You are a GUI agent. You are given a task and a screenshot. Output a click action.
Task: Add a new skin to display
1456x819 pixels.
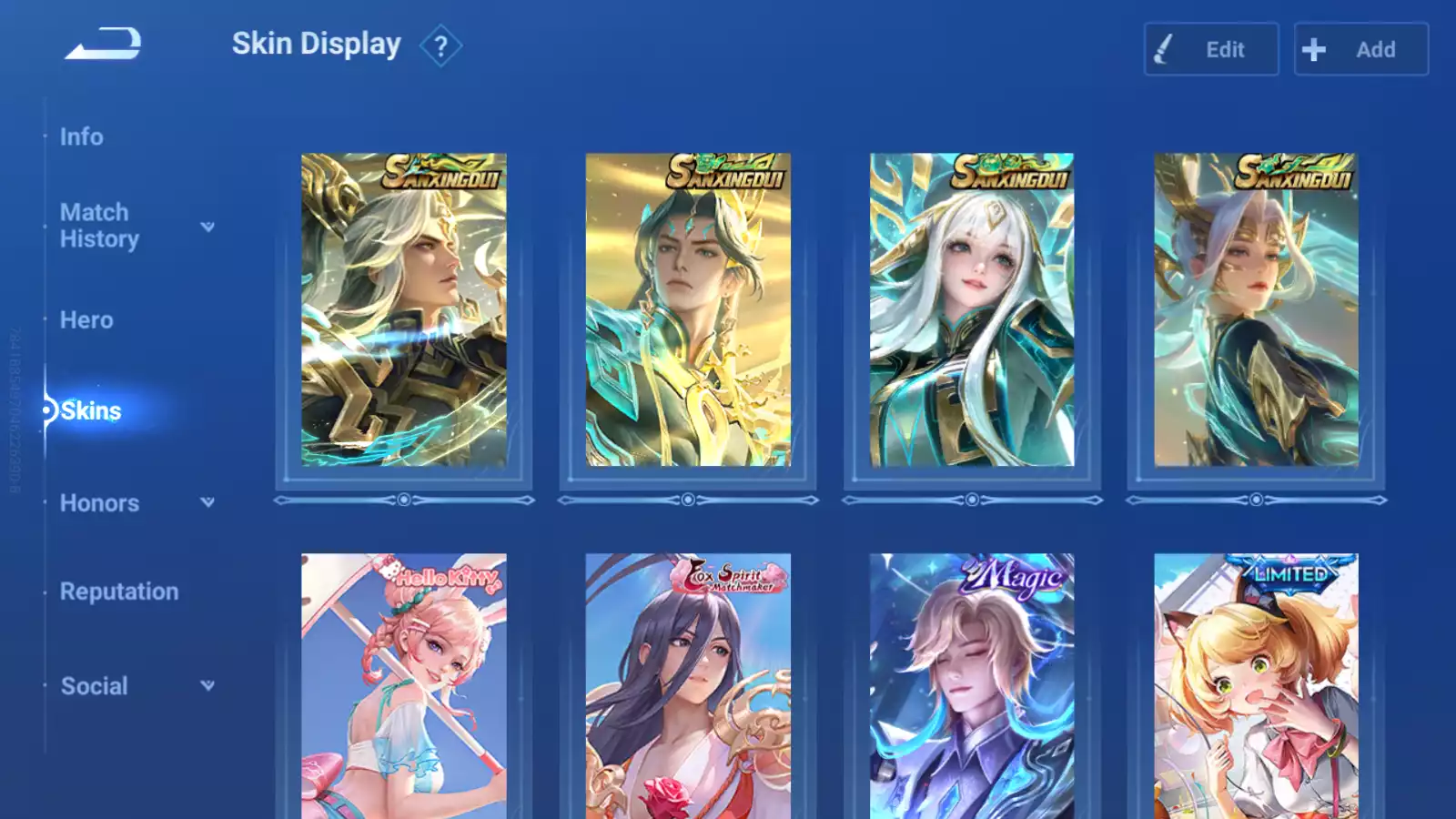pos(1360,49)
